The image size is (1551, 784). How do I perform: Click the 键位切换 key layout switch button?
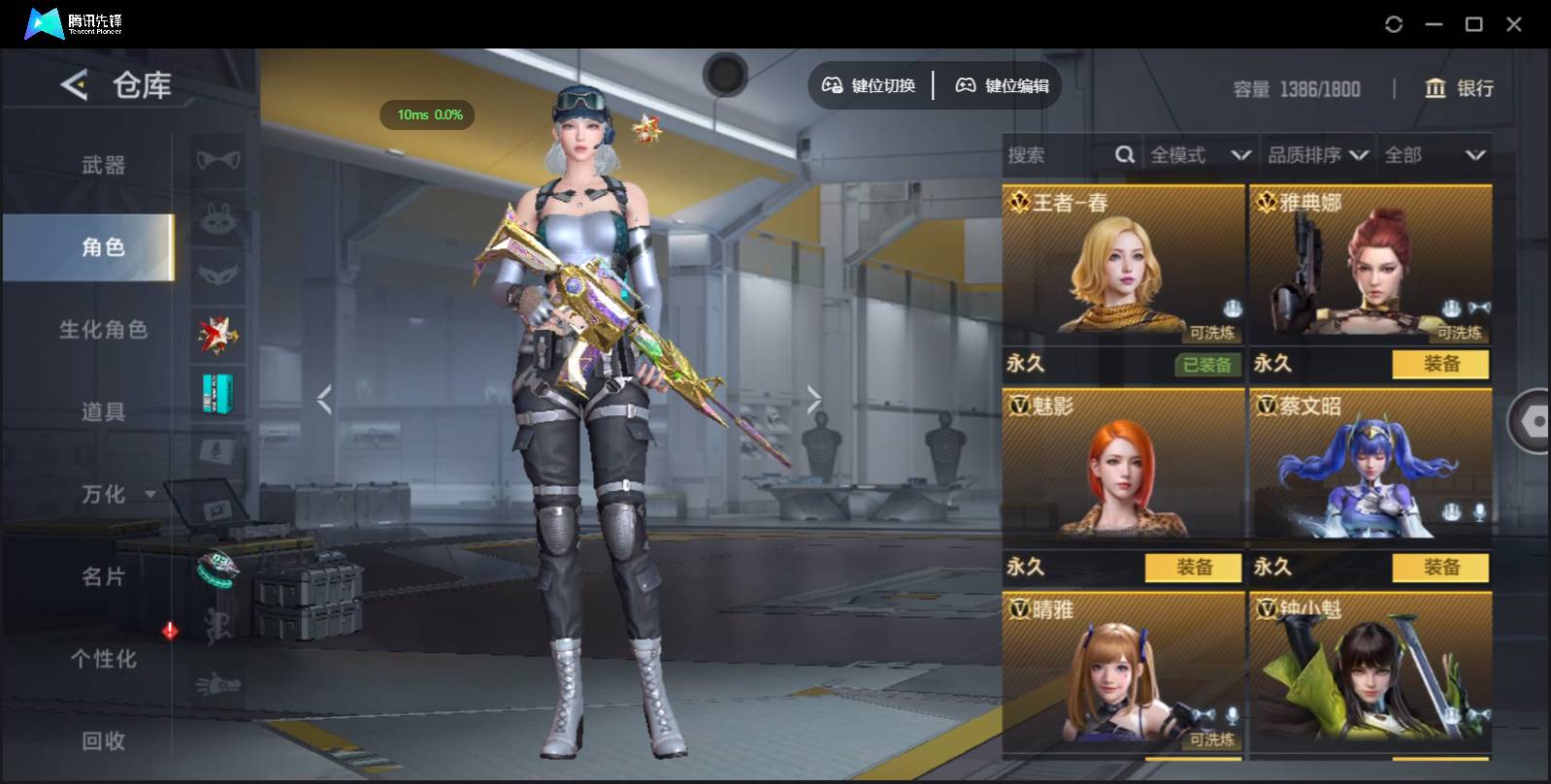pos(869,86)
